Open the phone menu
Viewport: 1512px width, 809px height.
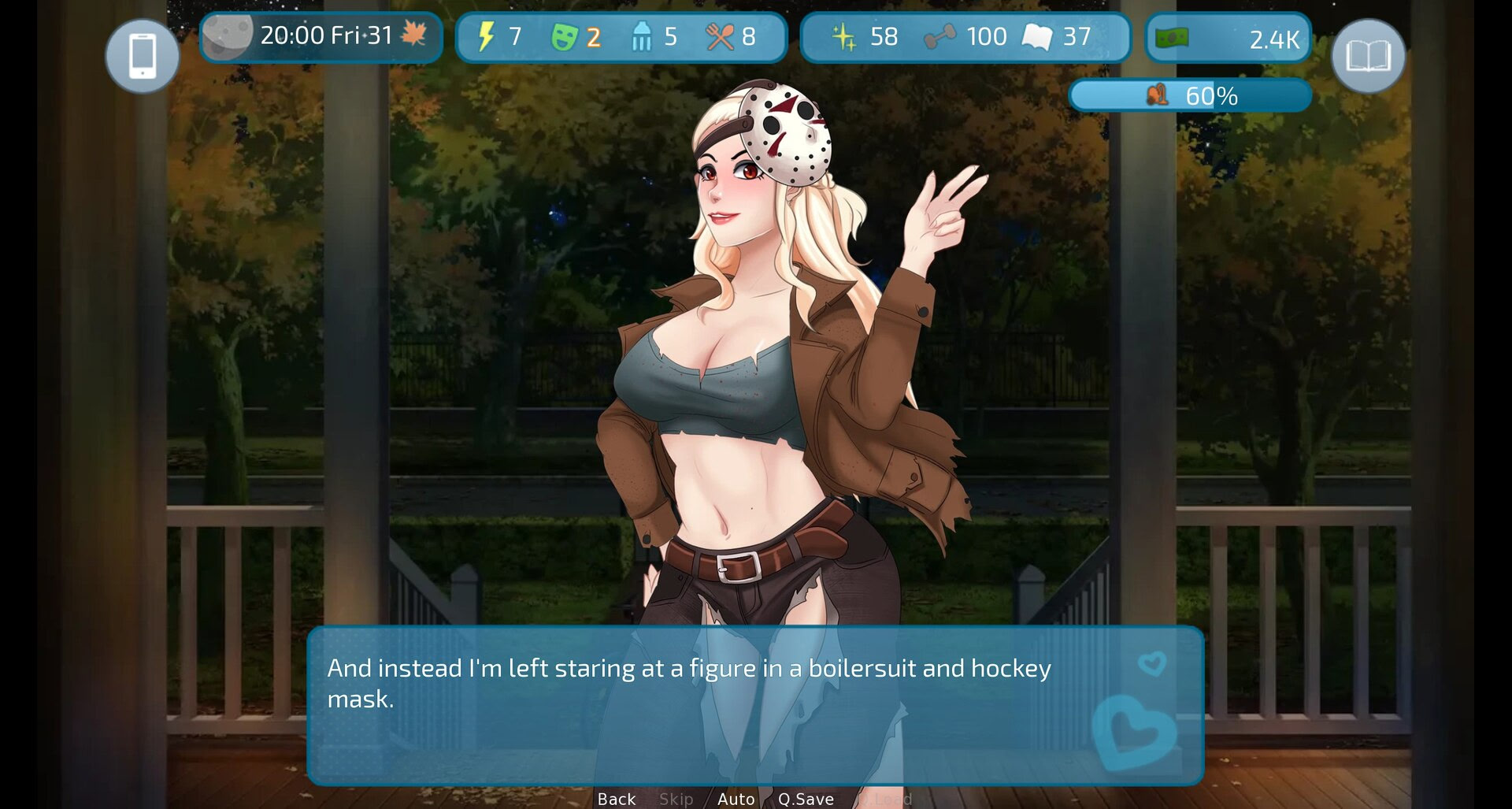[x=142, y=54]
